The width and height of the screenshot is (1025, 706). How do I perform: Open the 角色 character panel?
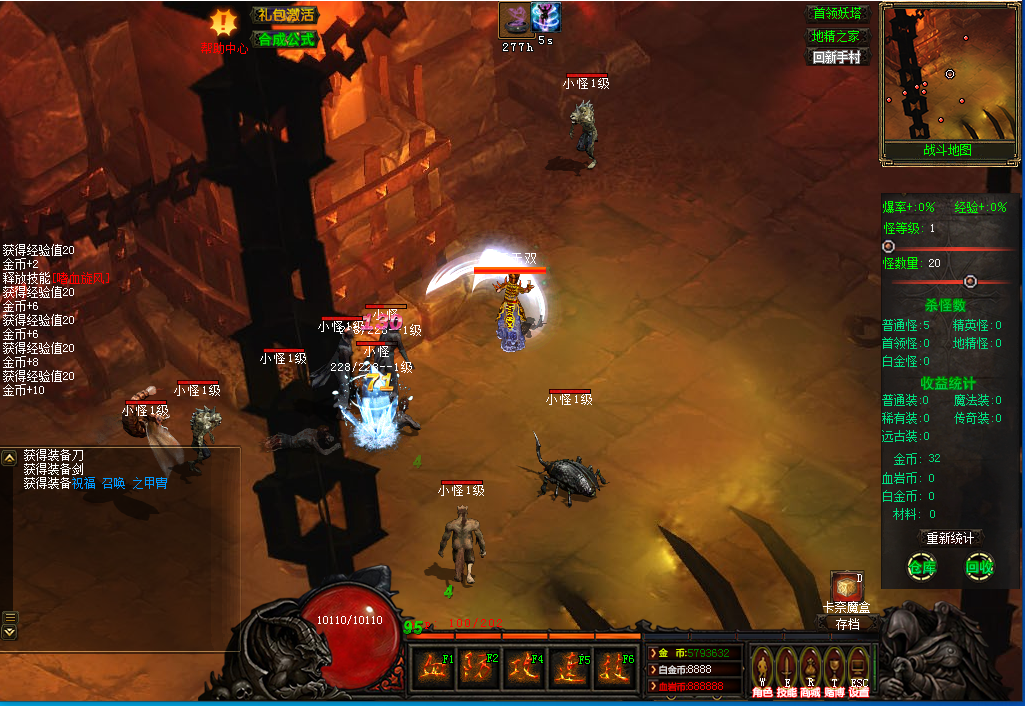click(x=762, y=670)
